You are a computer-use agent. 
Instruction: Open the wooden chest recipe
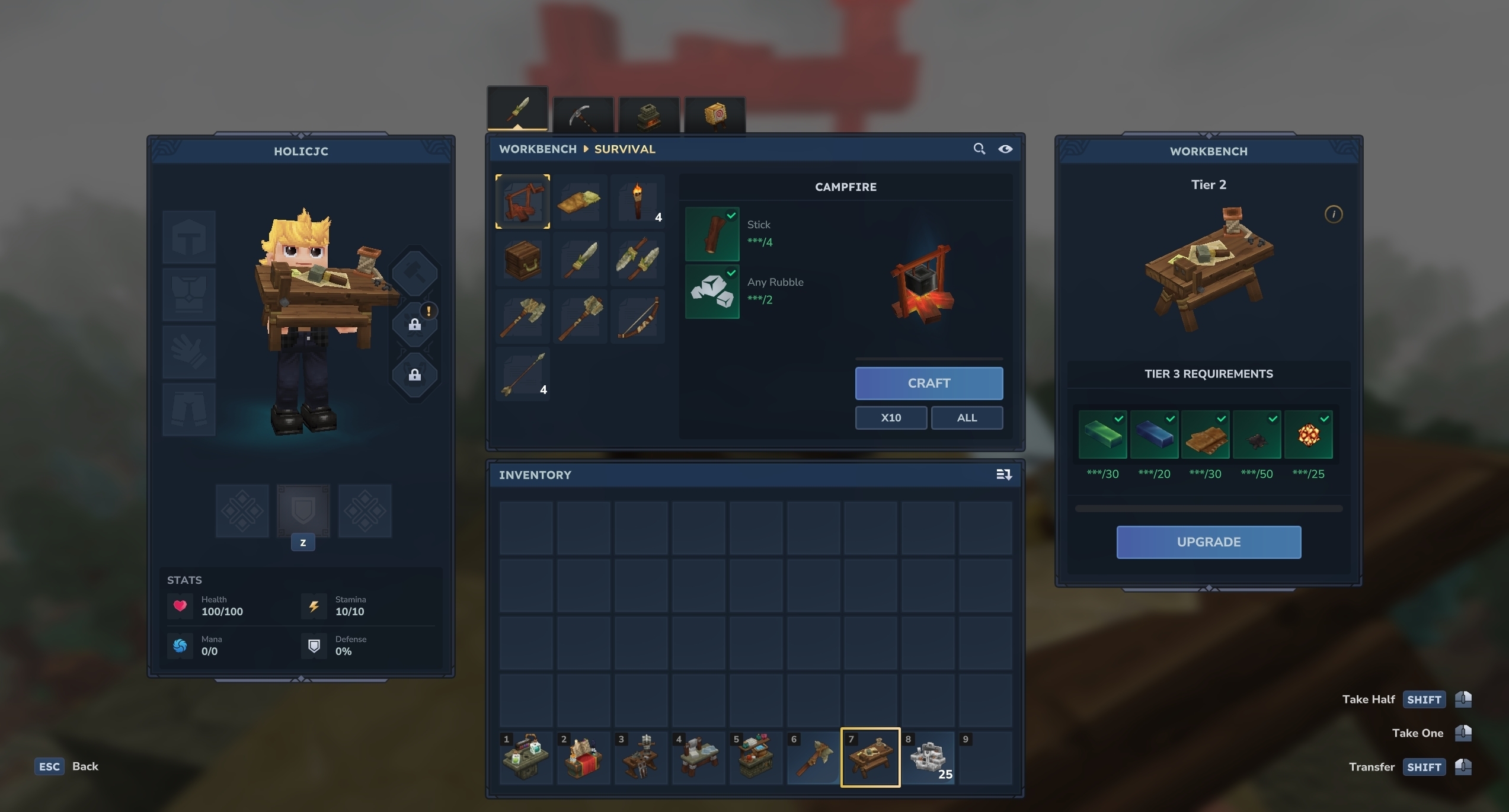pyautogui.click(x=522, y=259)
